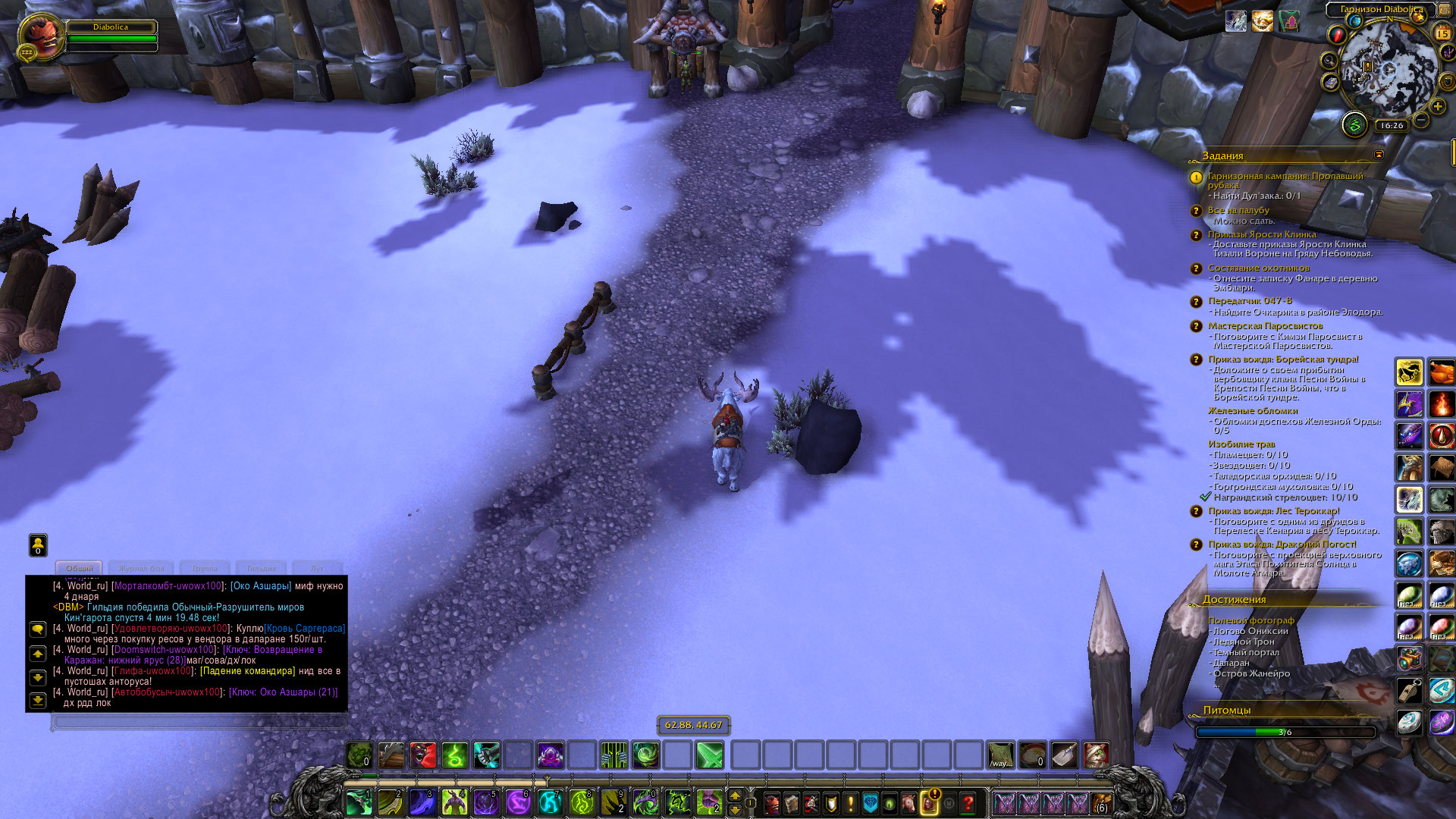The width and height of the screenshot is (1456, 819).
Task: Open the red question mark help button
Action: click(968, 802)
